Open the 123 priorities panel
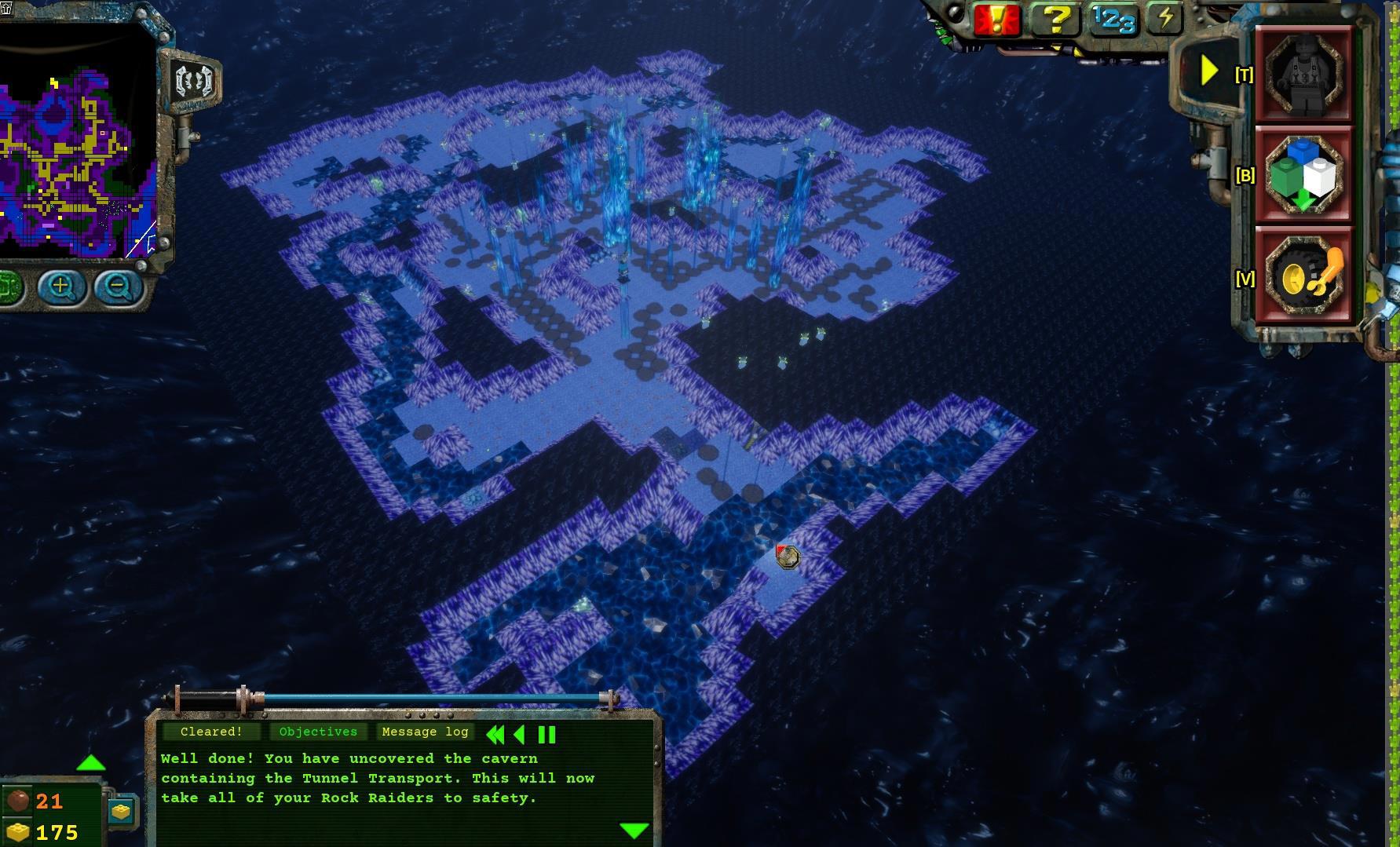The image size is (1400, 847). pyautogui.click(x=1113, y=20)
